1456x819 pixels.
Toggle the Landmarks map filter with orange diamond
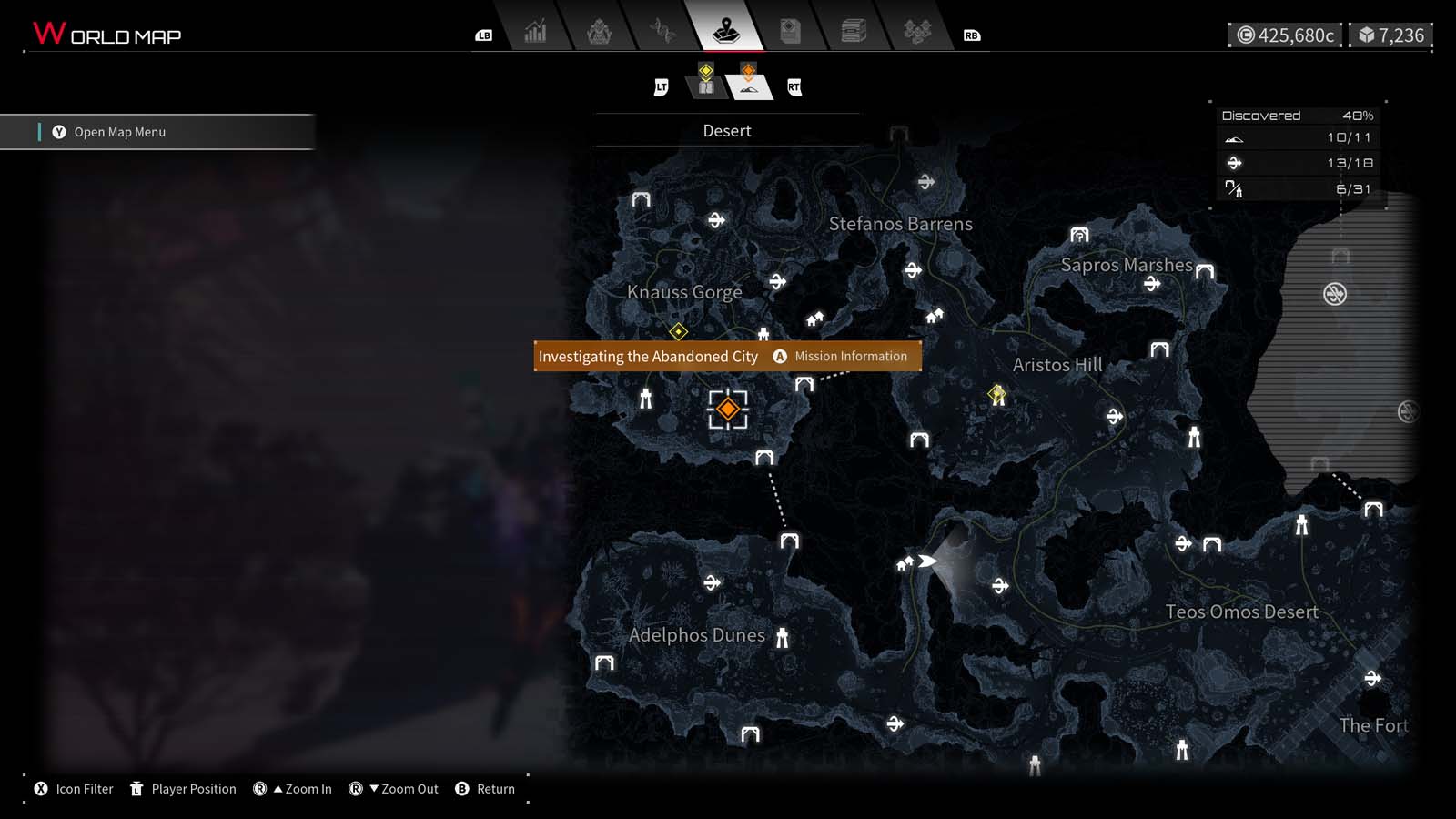pos(748,82)
